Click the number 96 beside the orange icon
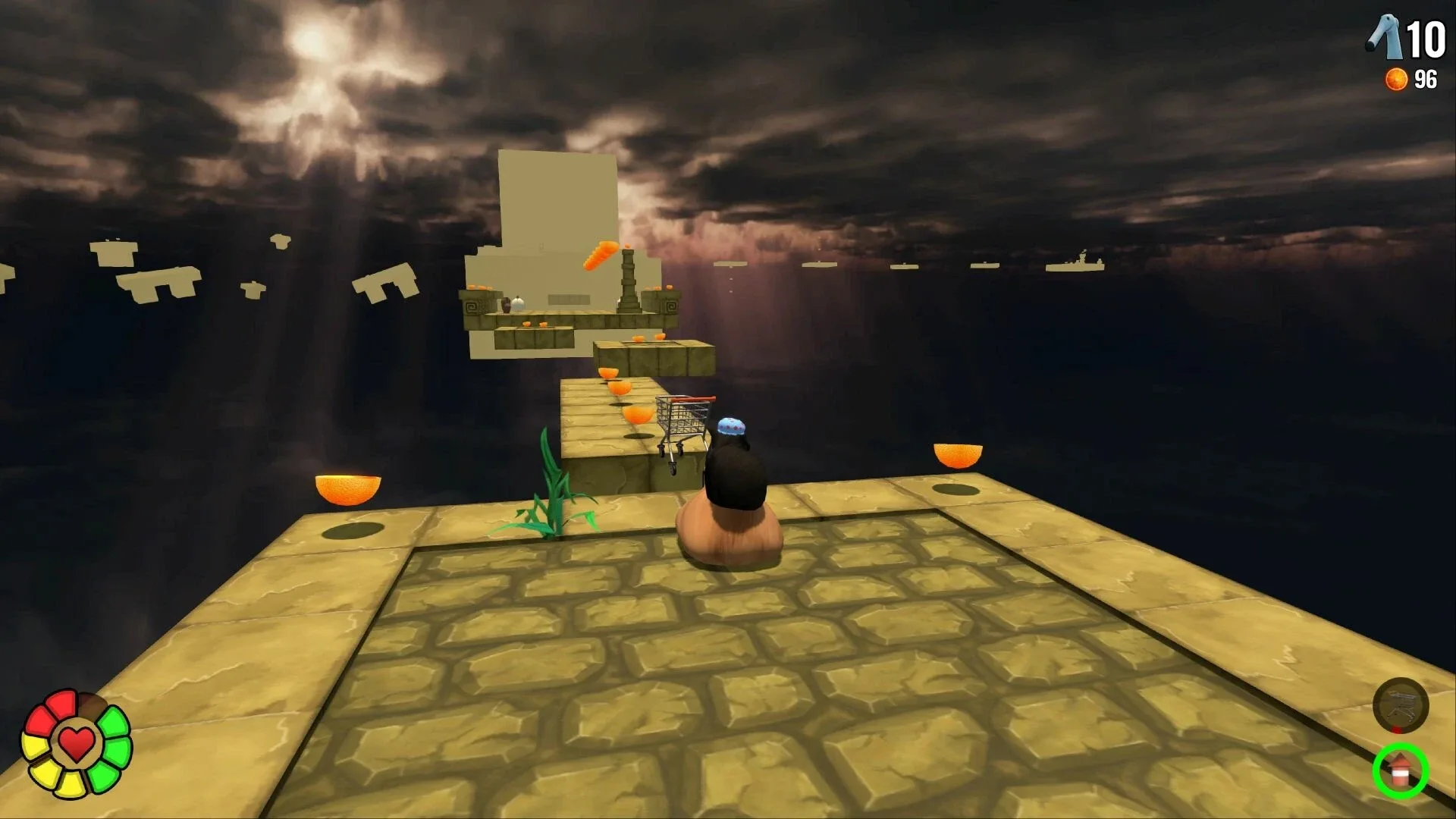The width and height of the screenshot is (1456, 819). pos(1425,77)
